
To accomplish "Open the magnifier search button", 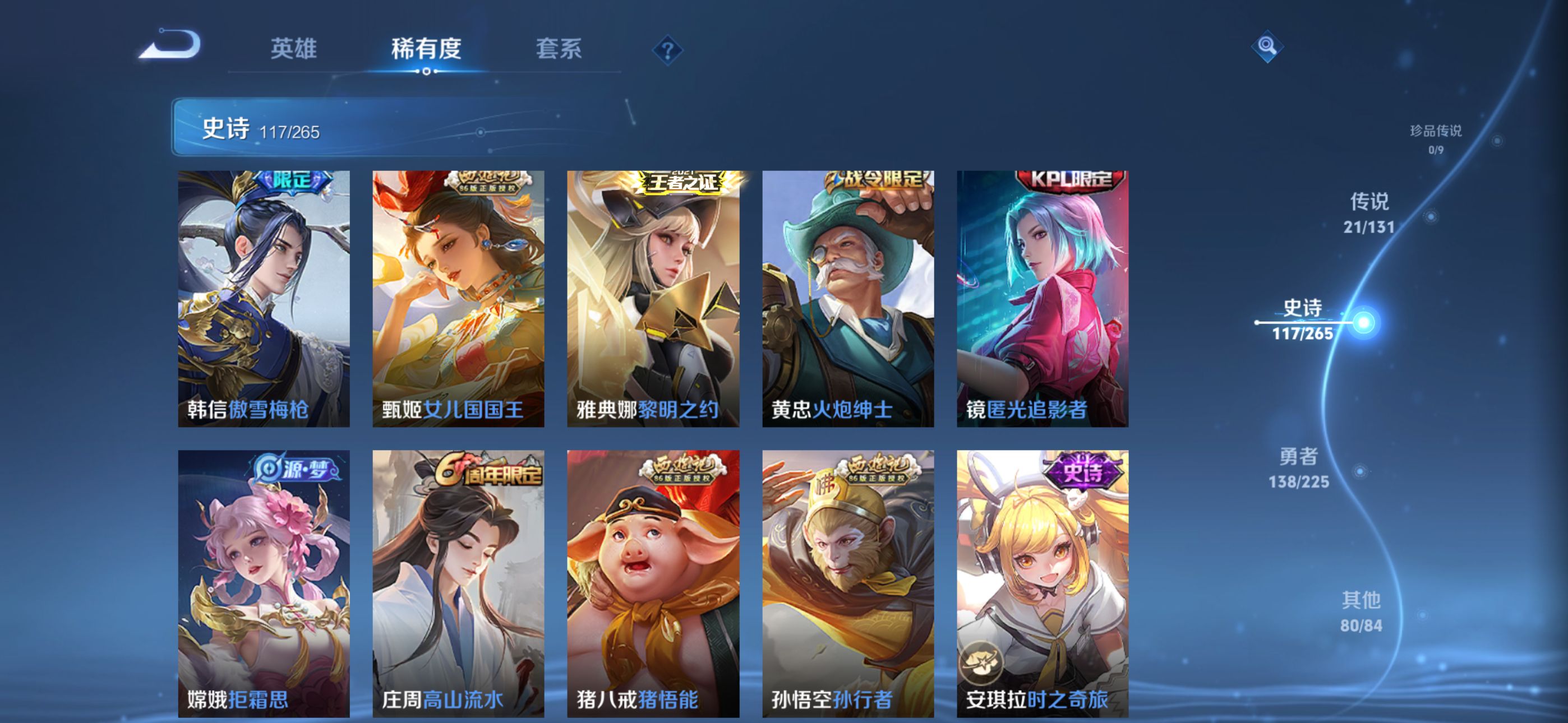I will [x=1267, y=47].
